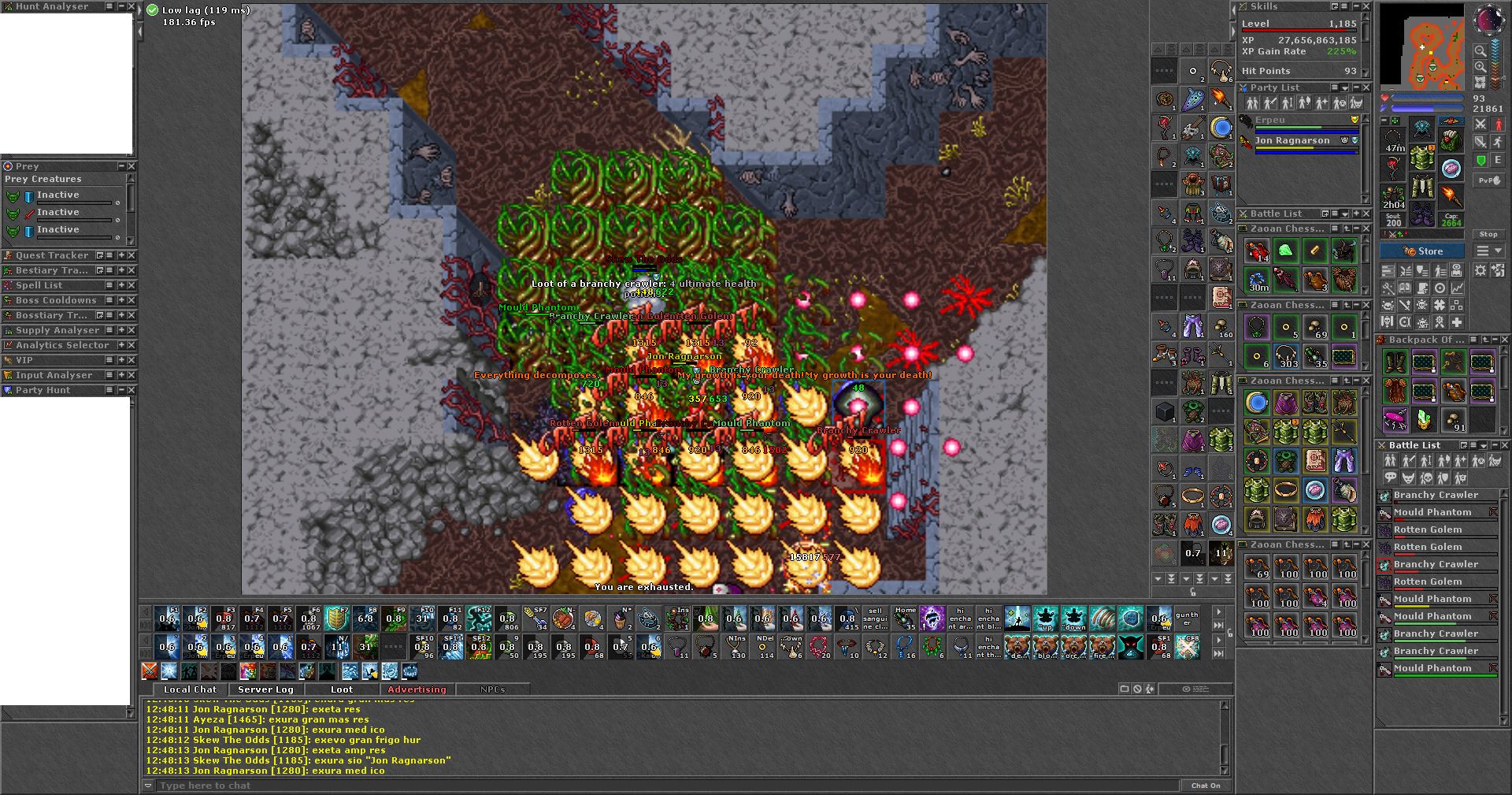This screenshot has height=795, width=1512.
Task: Select the NPCs chat tab
Action: (492, 689)
